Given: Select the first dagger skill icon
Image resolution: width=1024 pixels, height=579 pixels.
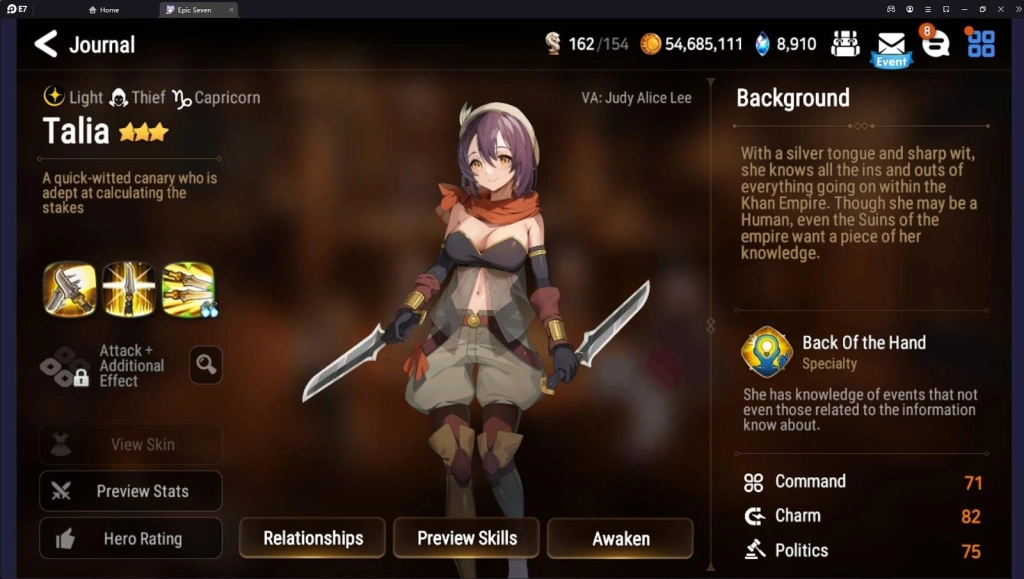Looking at the screenshot, I should (x=70, y=289).
